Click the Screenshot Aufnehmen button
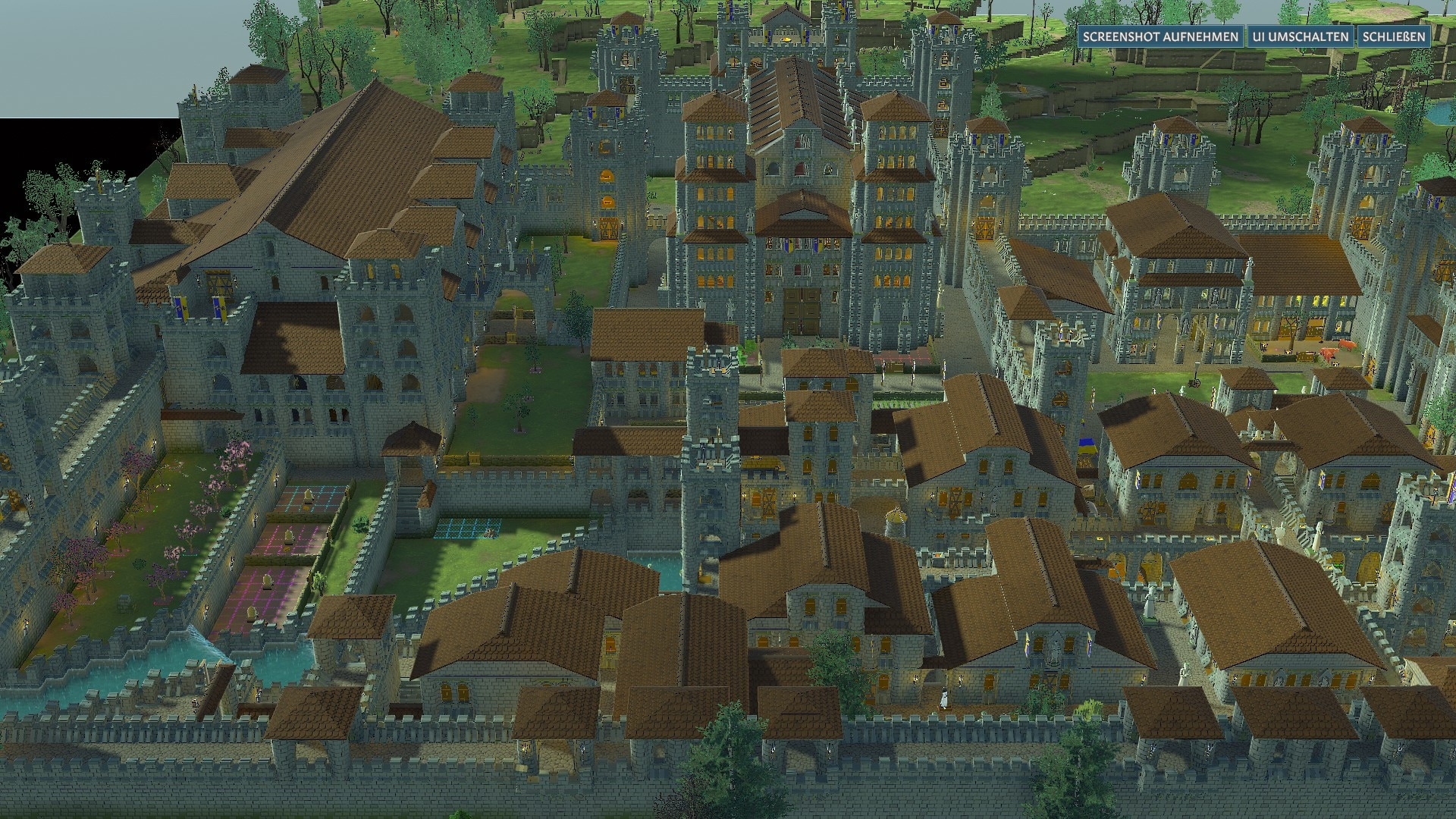The height and width of the screenshot is (819, 1456). click(1160, 36)
